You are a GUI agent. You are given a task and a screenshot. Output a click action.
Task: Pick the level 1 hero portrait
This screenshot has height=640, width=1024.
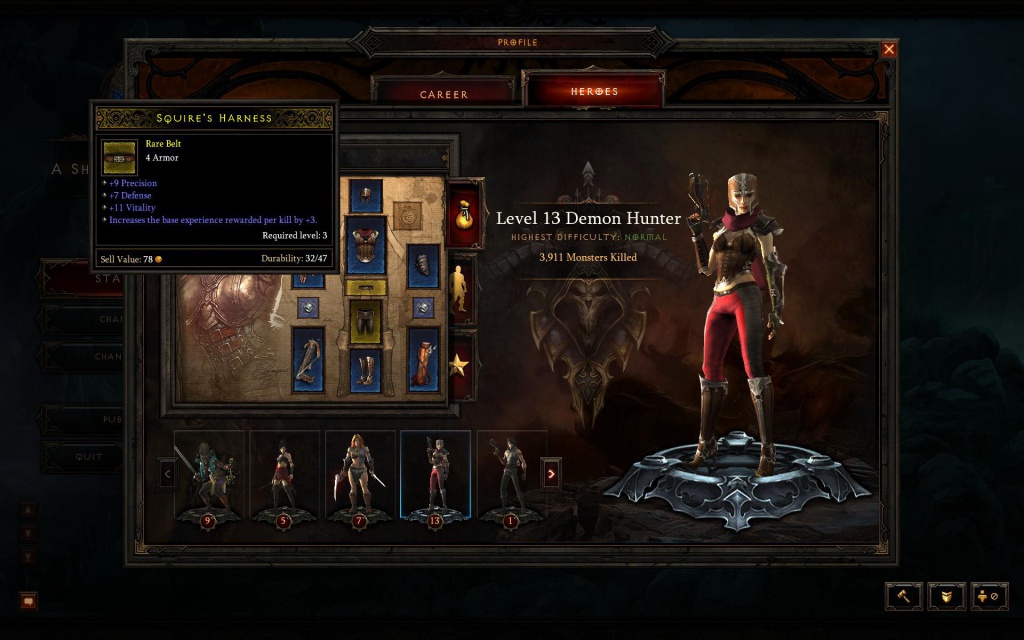[x=512, y=475]
